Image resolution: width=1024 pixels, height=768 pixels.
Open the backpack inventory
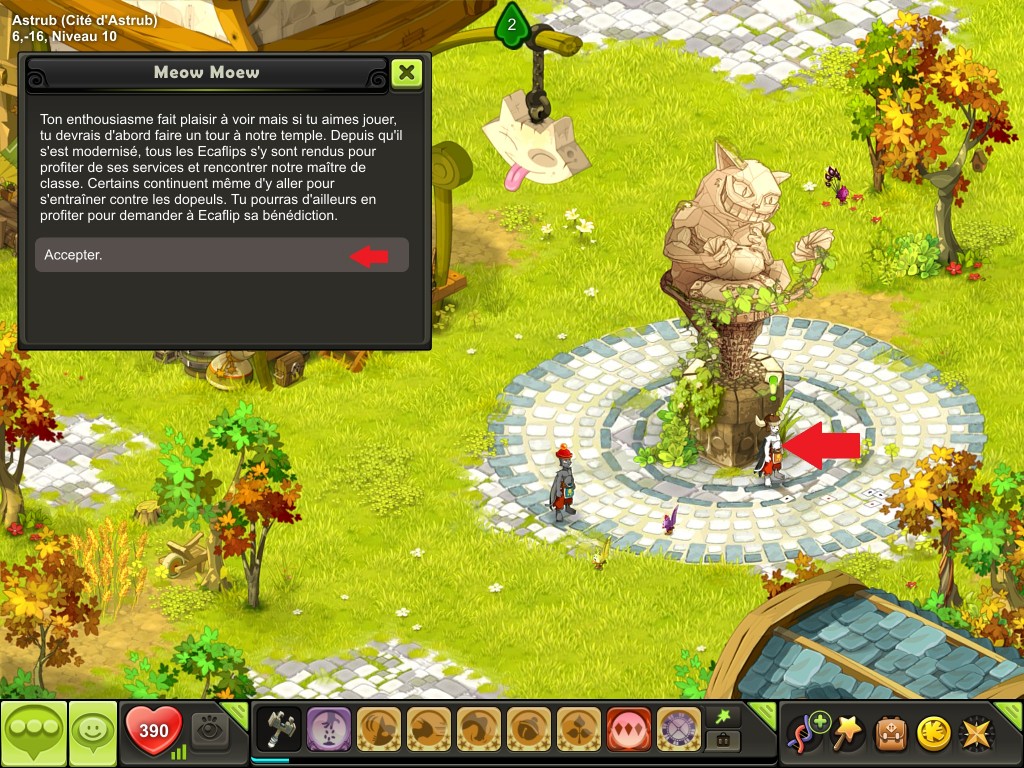[x=891, y=733]
